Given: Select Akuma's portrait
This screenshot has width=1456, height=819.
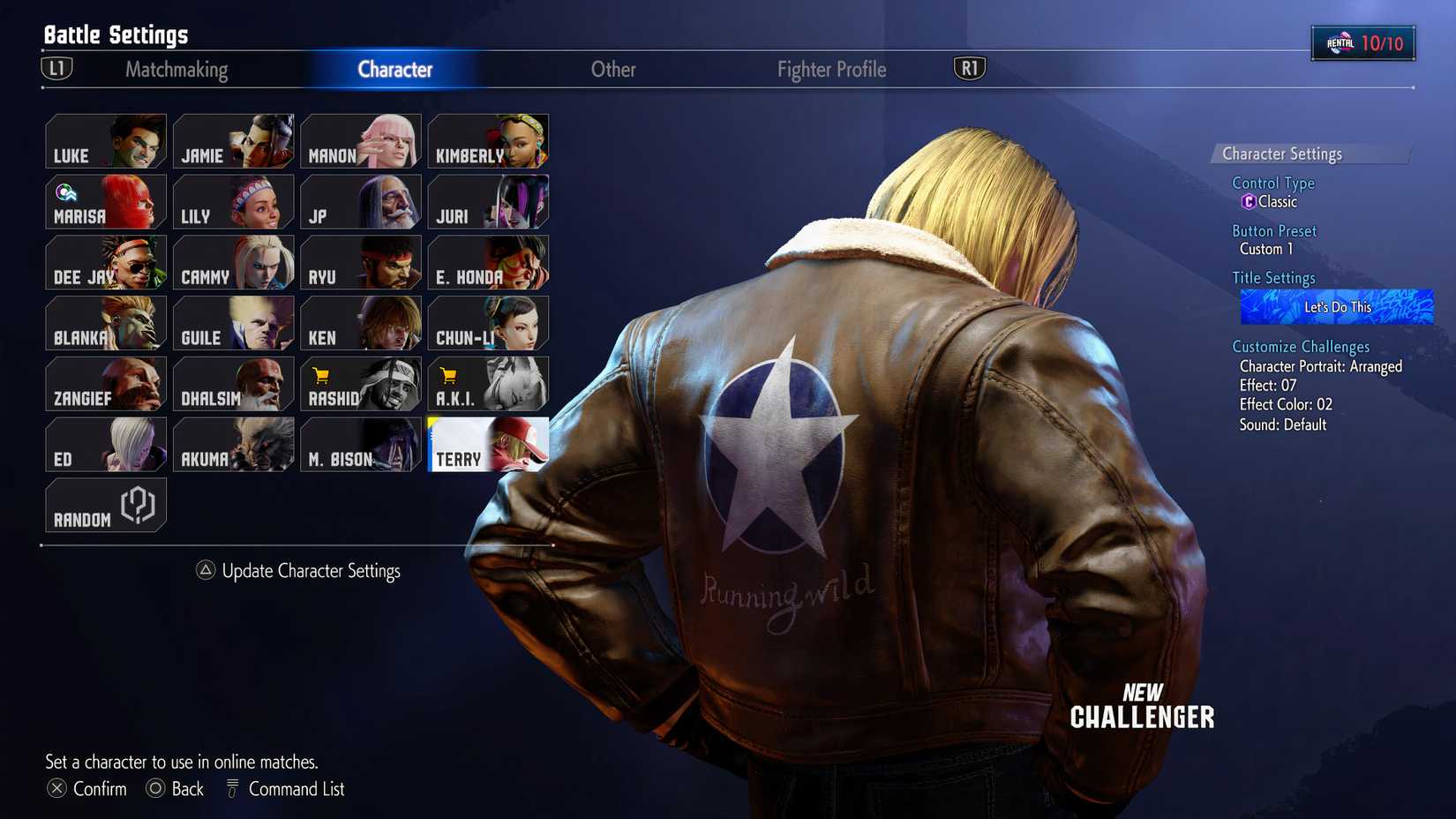Looking at the screenshot, I should (x=233, y=444).
